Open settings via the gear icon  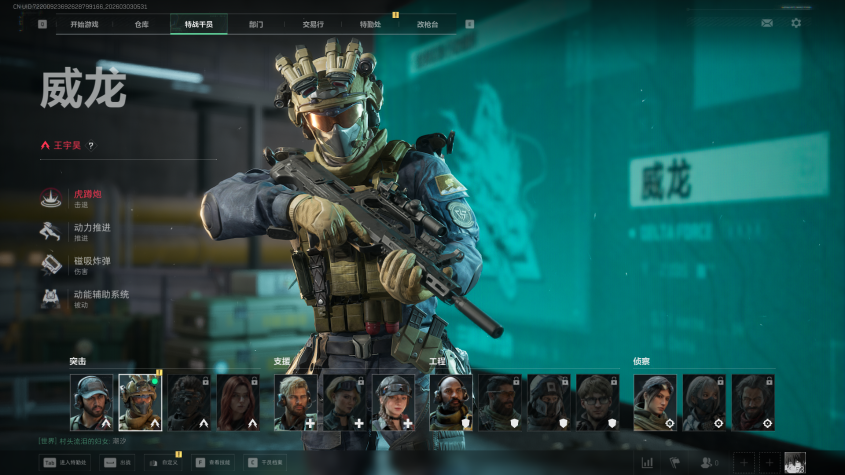coord(796,23)
